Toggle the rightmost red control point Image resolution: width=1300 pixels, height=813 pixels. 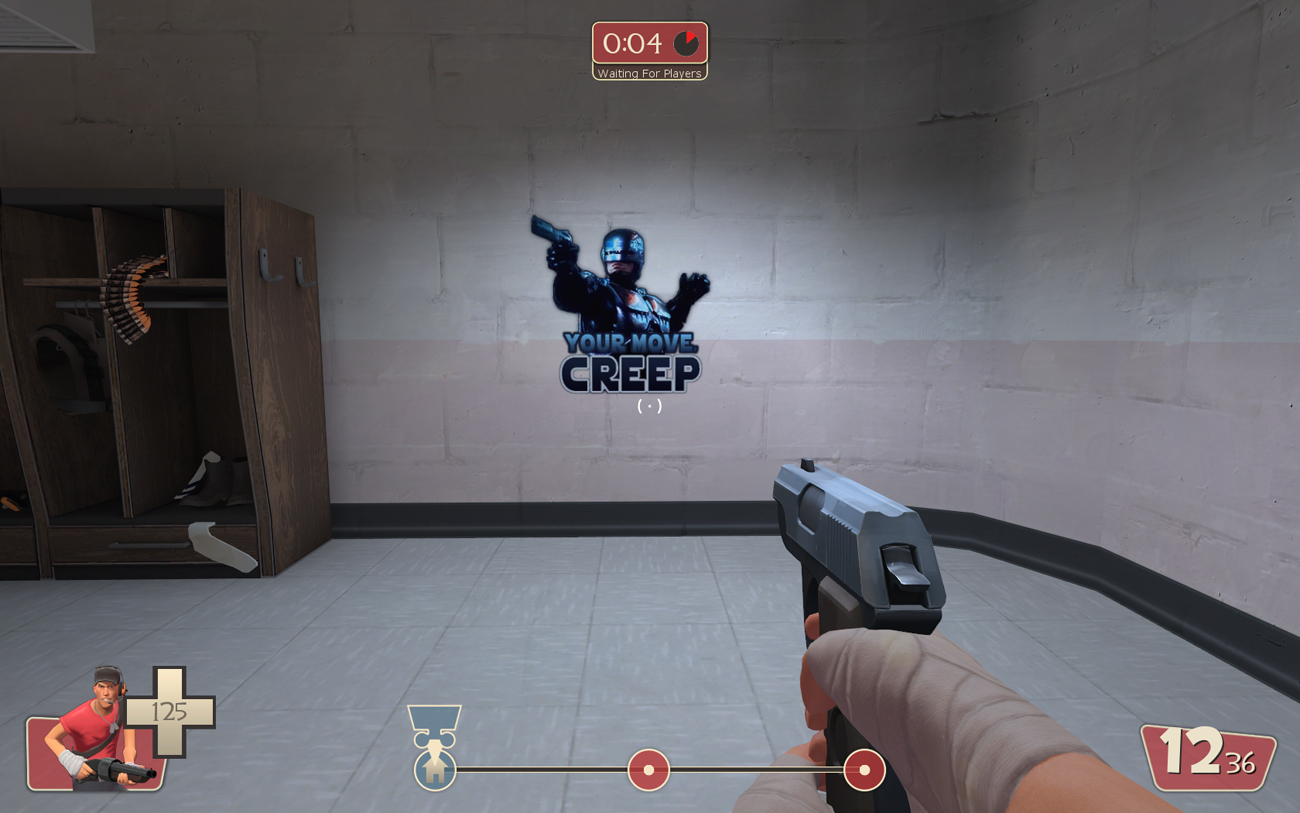click(x=863, y=768)
